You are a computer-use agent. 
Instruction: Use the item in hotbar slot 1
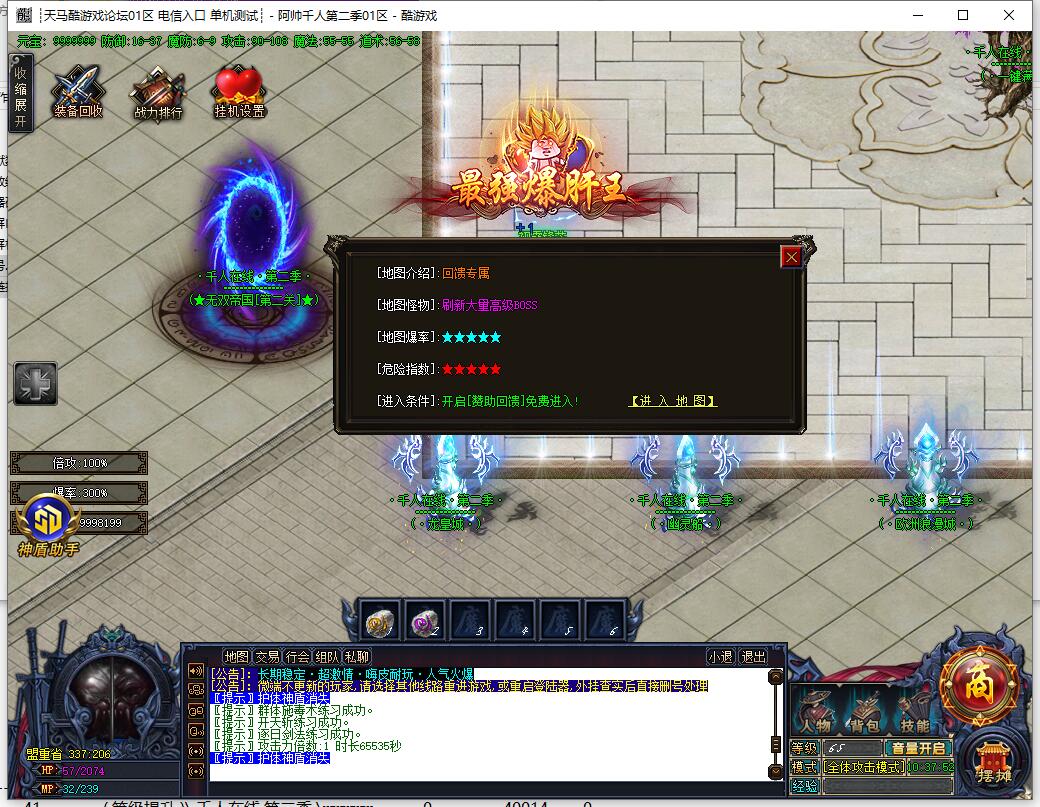[381, 621]
